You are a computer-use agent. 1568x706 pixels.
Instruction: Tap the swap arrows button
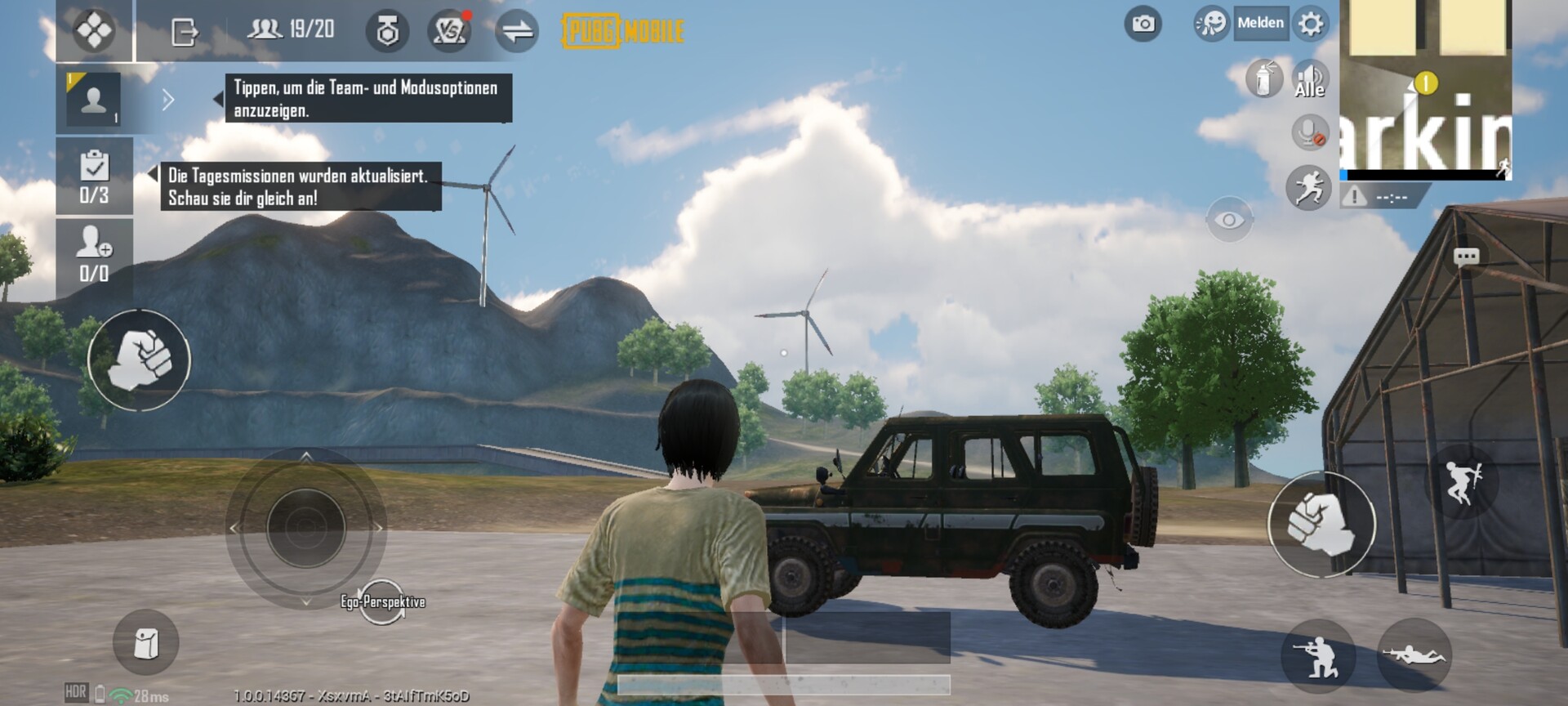coord(517,31)
